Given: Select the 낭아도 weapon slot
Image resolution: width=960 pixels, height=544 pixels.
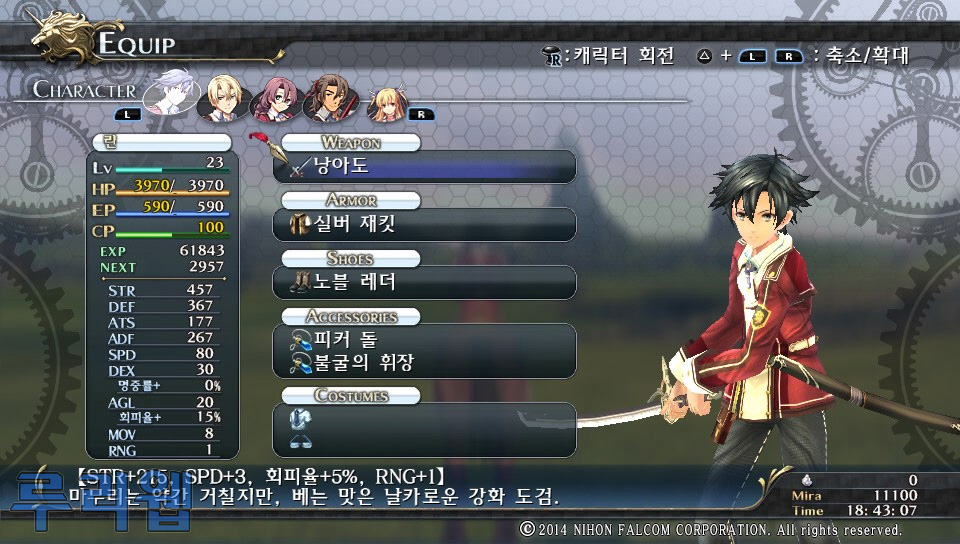Looking at the screenshot, I should point(425,167).
